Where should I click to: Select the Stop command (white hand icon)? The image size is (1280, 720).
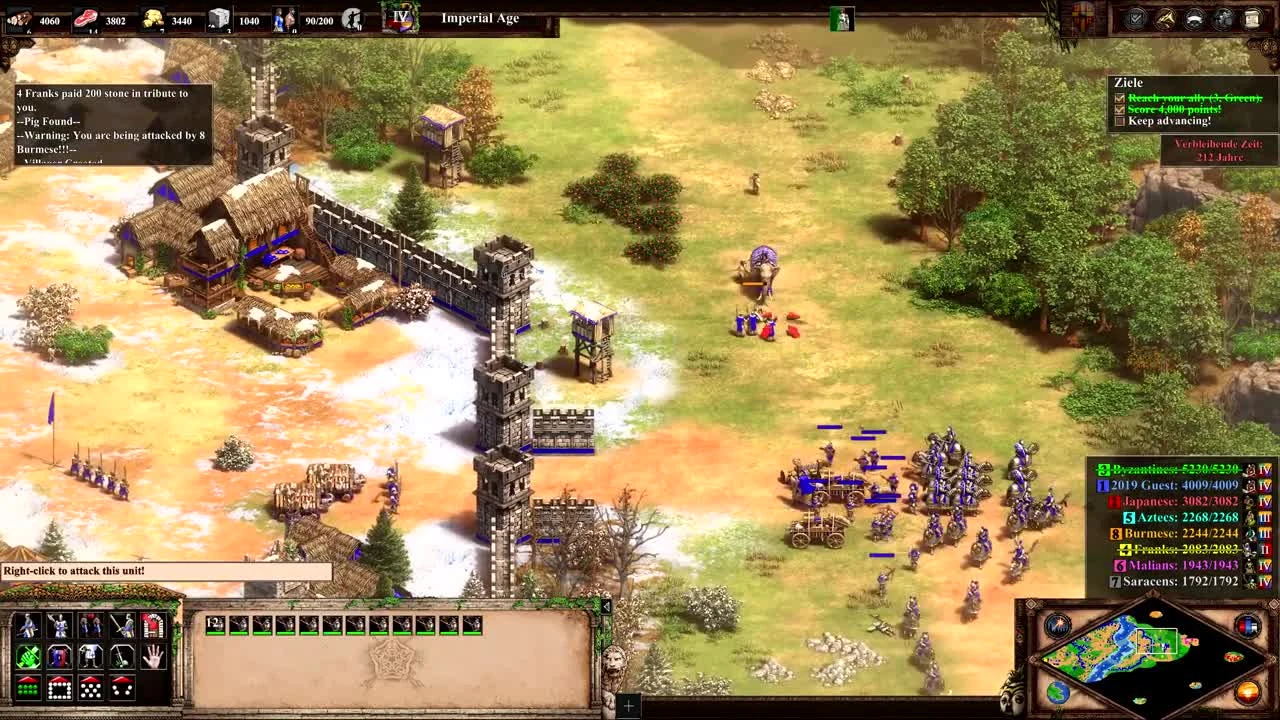(x=153, y=658)
